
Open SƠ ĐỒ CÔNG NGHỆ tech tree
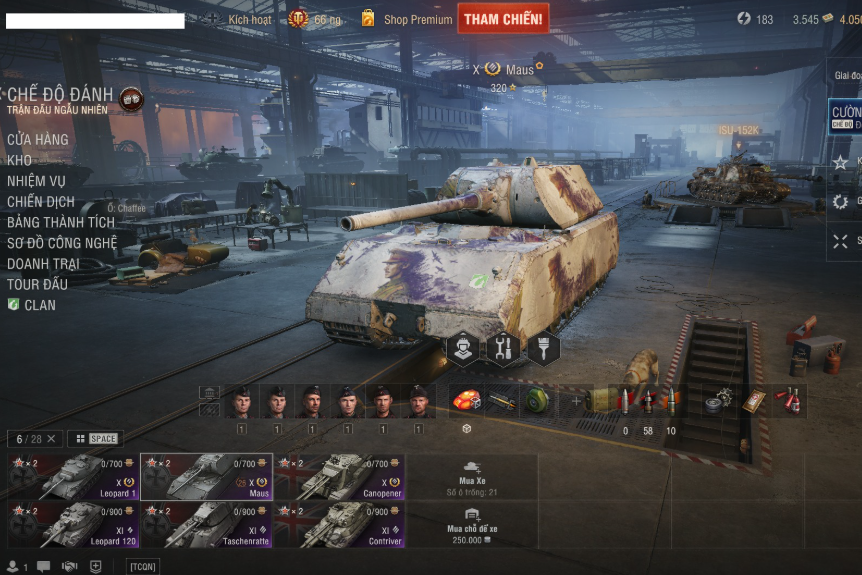pos(62,243)
